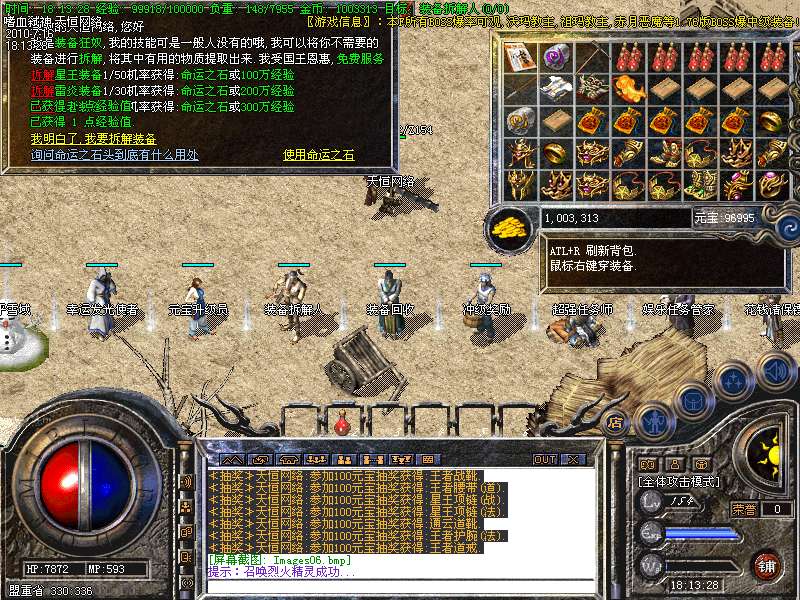Click the red 拆解 link for 星王装备
This screenshot has width=800, height=600.
tap(43, 74)
